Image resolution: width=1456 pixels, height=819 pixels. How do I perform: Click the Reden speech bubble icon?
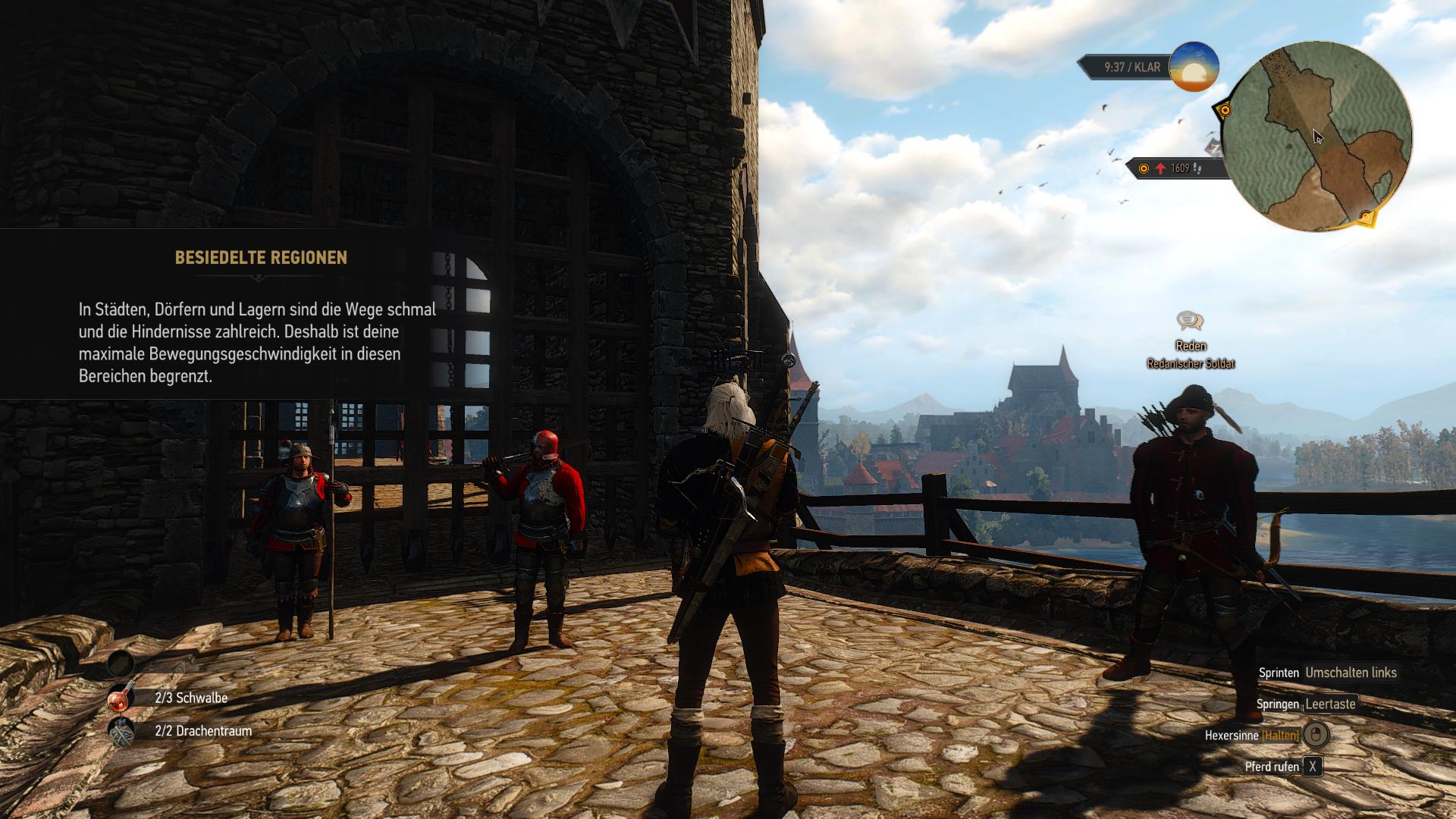pyautogui.click(x=1190, y=321)
